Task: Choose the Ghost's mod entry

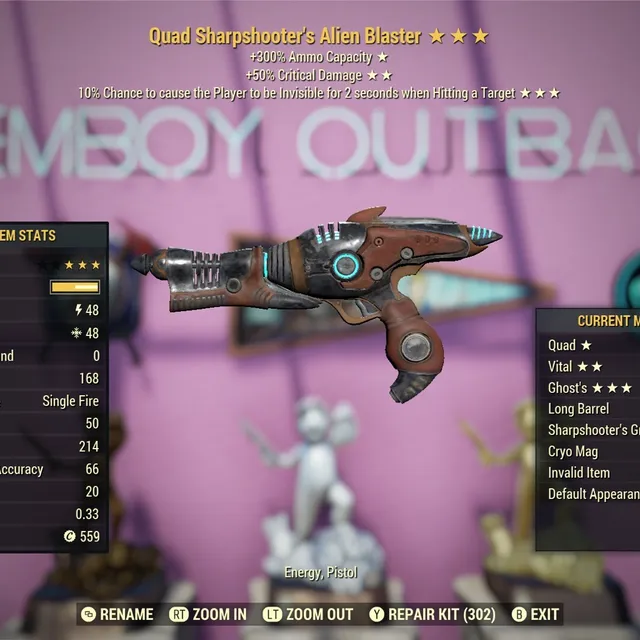Action: [589, 387]
